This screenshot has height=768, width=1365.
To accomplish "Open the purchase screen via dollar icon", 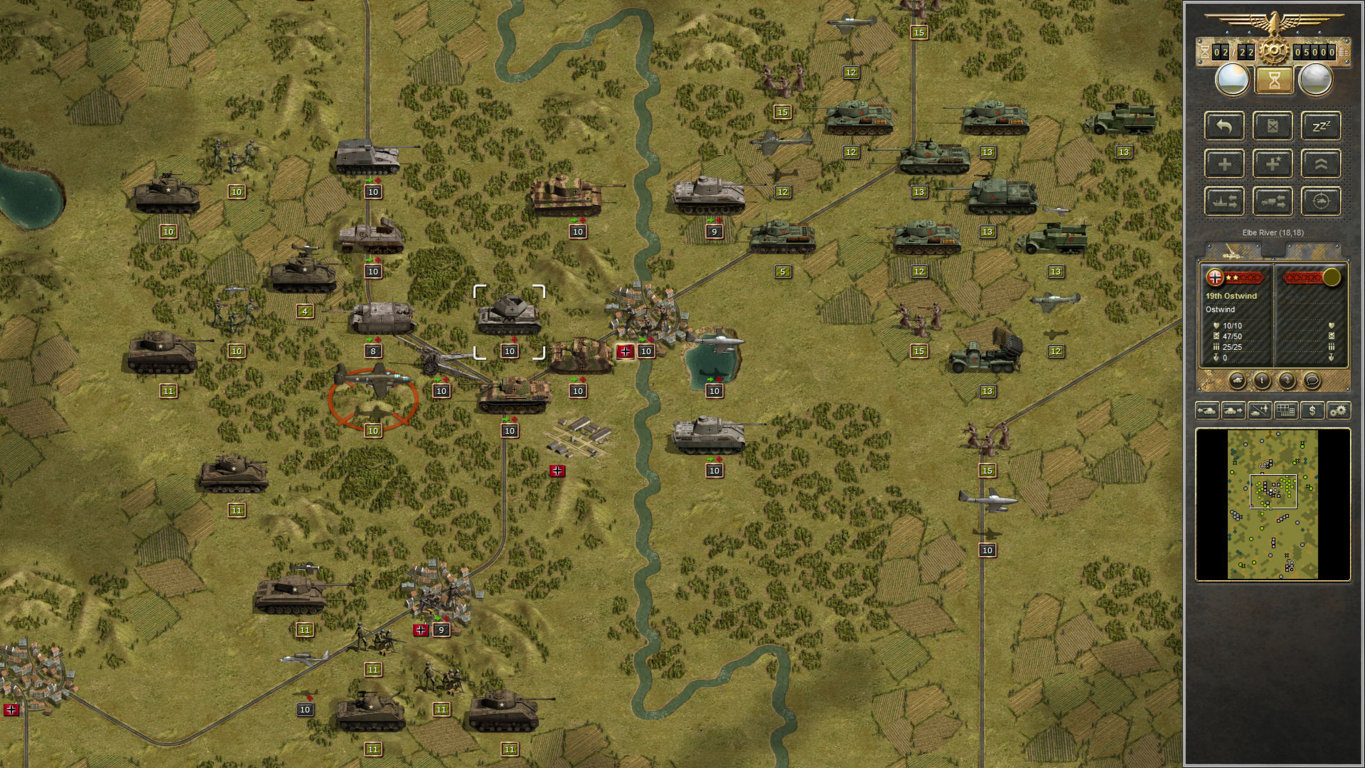I will coord(1311,410).
